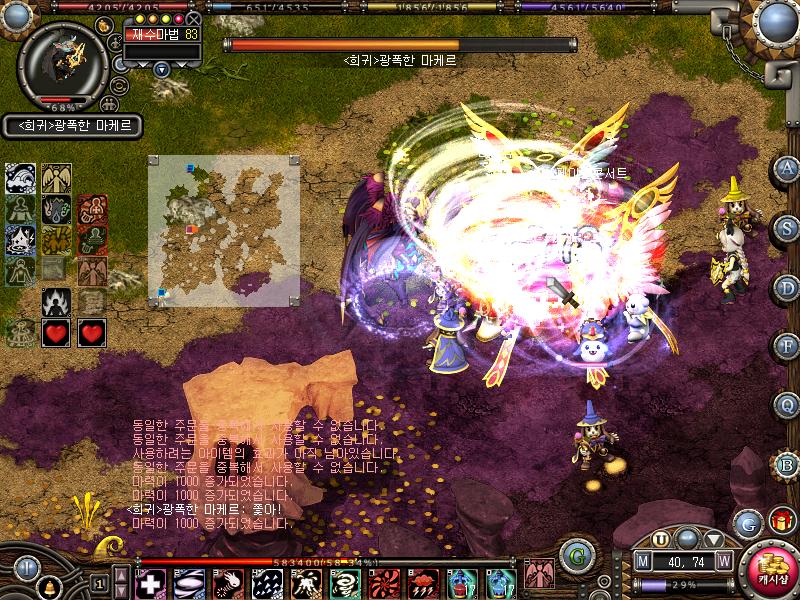Use the red storm cloud skill
The width and height of the screenshot is (800, 600).
pos(425,583)
